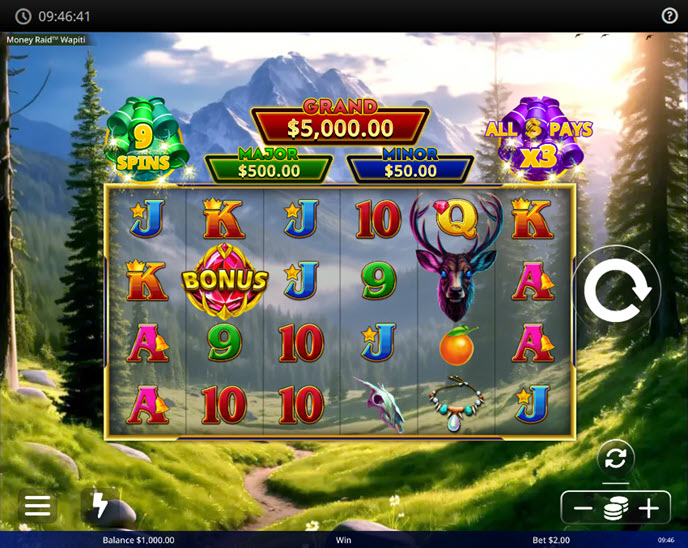Viewport: 688px width, 548px height.
Task: Open the help question mark icon
Action: (x=670, y=16)
